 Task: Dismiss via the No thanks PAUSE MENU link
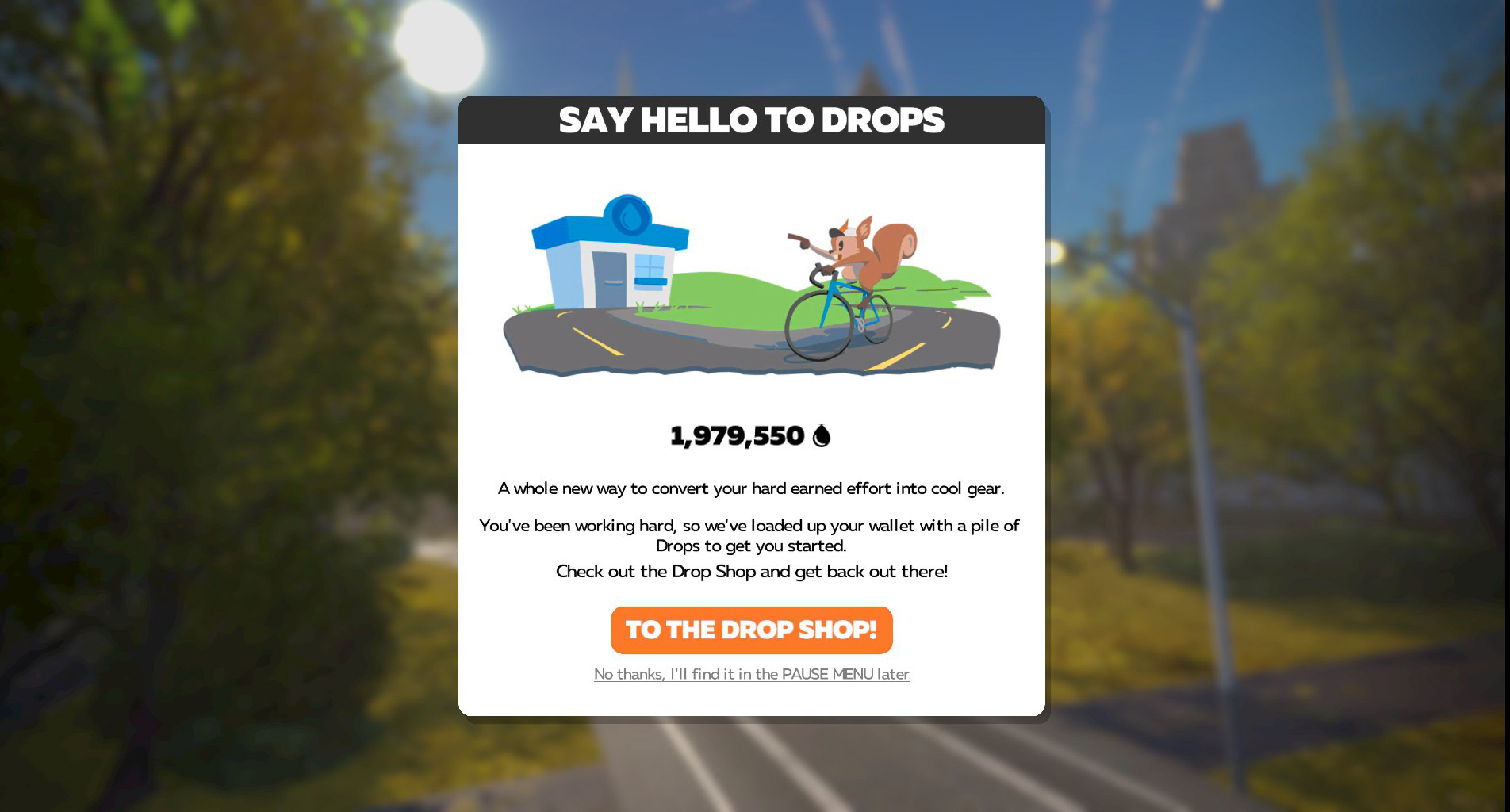pyautogui.click(x=752, y=675)
